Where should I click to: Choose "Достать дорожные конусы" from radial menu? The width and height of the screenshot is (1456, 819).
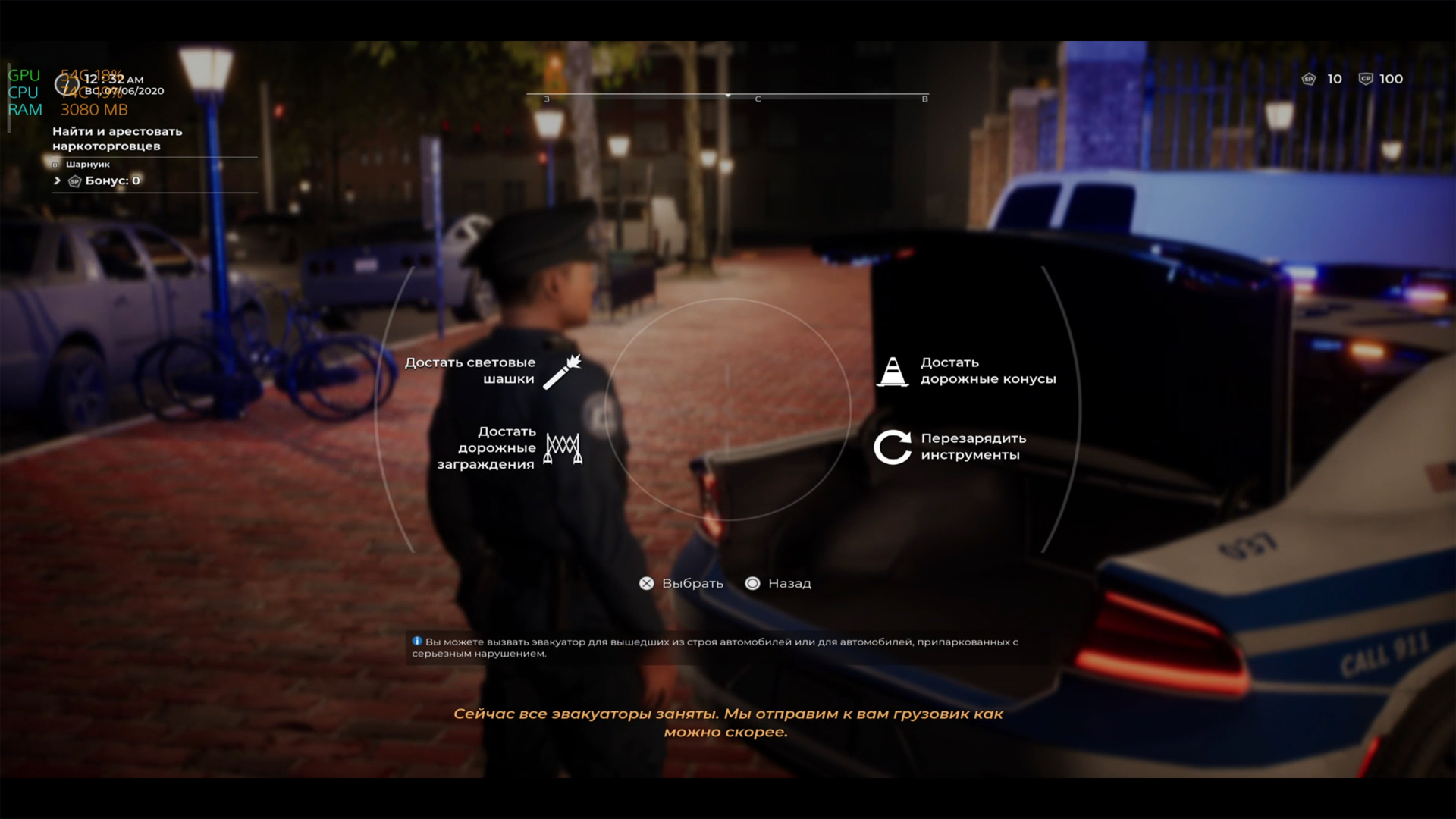point(967,371)
